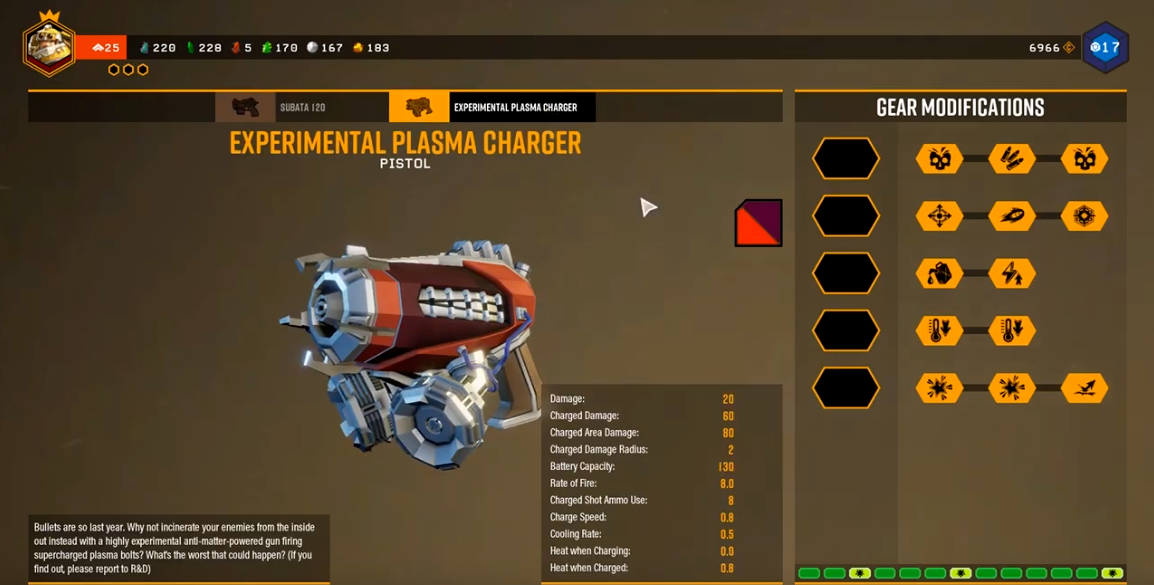Activate the lightning bolt upgrade modification
1154x585 pixels.
tap(1012, 273)
